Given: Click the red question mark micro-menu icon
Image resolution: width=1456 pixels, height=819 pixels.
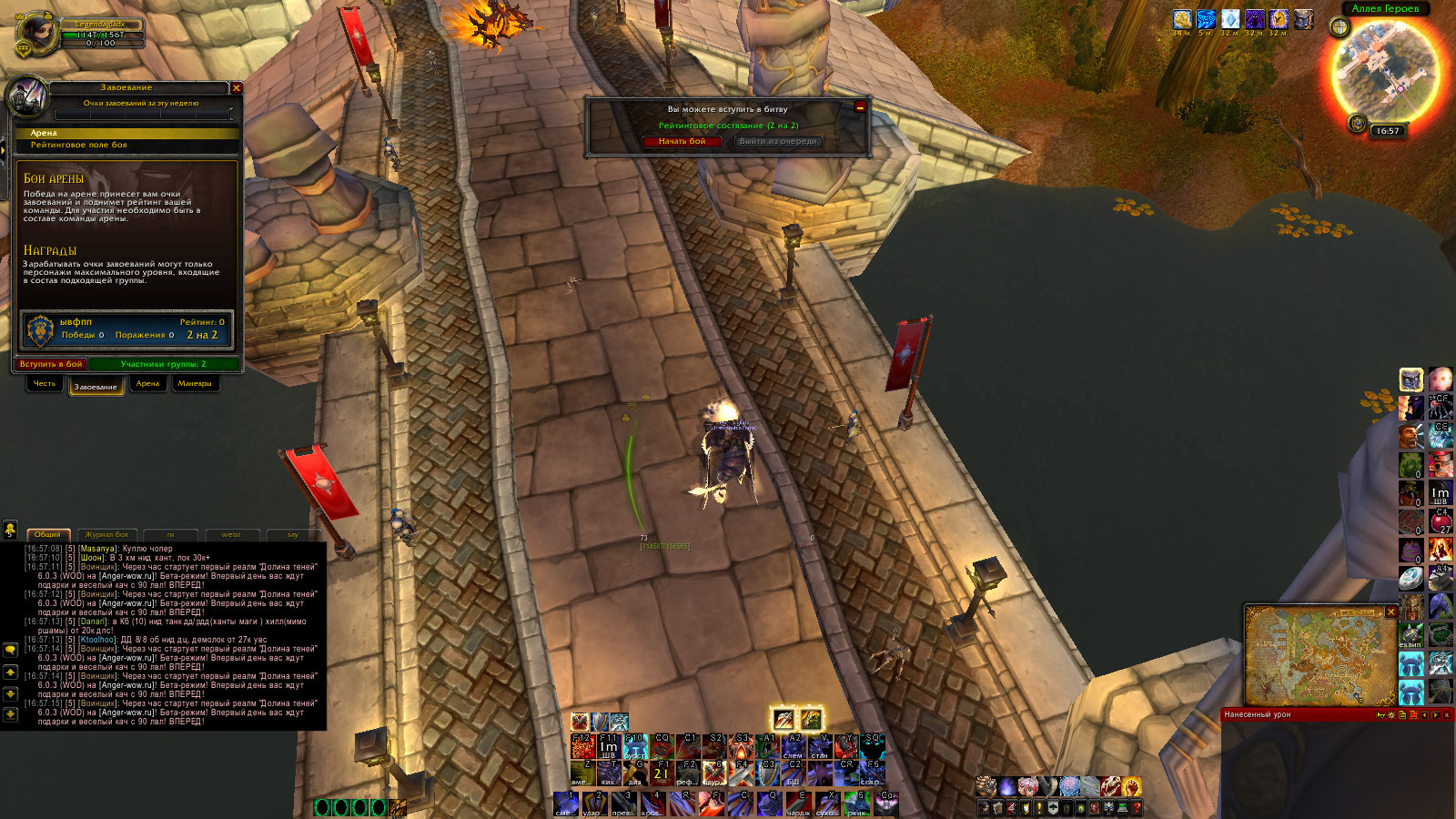Looking at the screenshot, I should point(1137,808).
